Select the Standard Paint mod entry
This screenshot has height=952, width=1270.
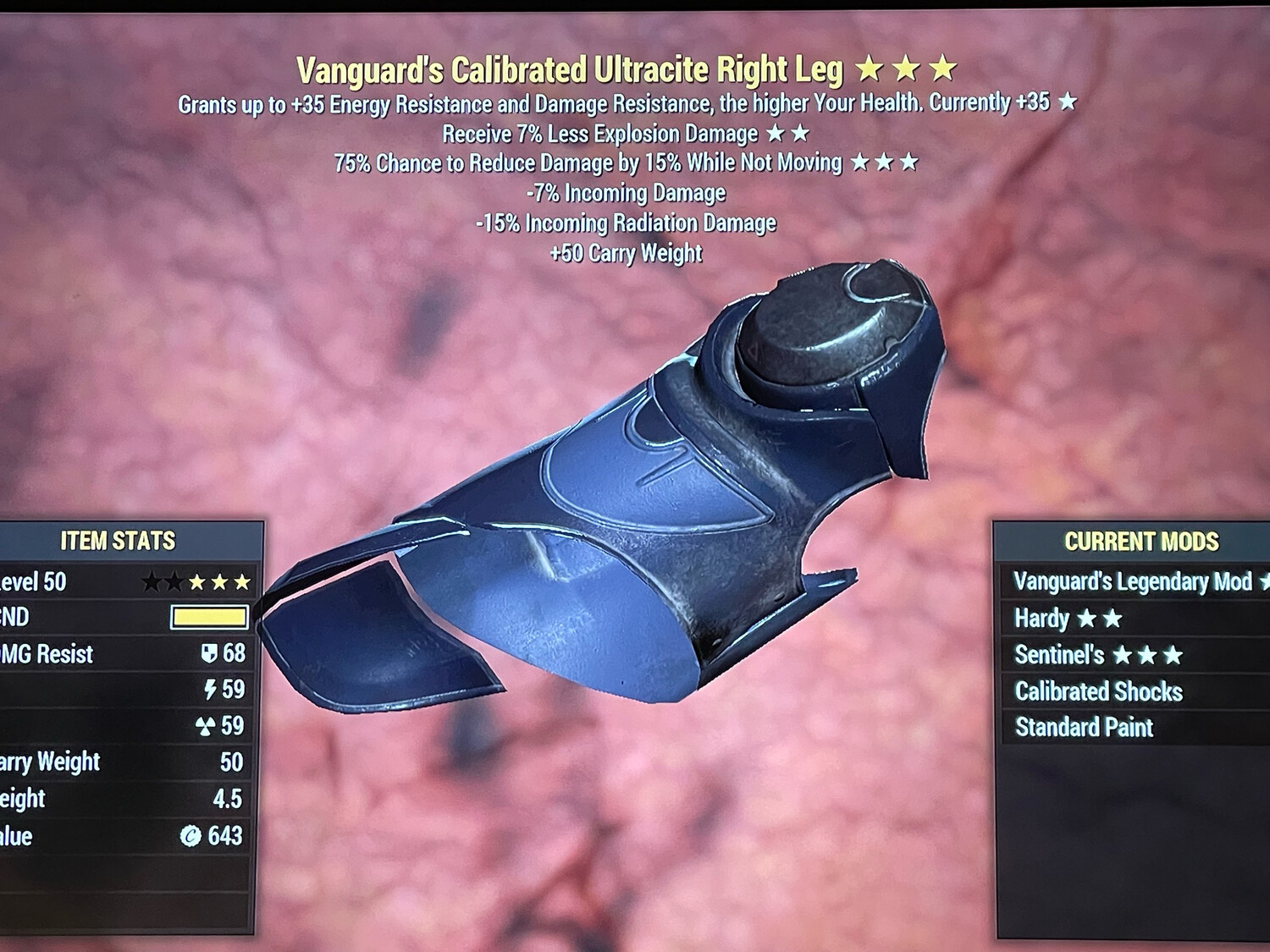coord(1085,726)
